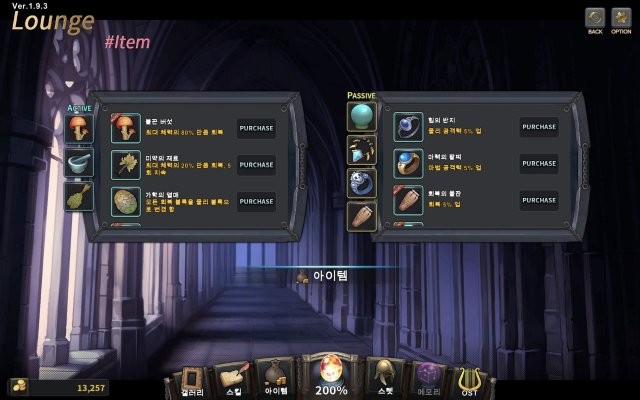The height and width of the screenshot is (400, 640).
Task: Buy the green scaled fruit item
Action: 256,201
